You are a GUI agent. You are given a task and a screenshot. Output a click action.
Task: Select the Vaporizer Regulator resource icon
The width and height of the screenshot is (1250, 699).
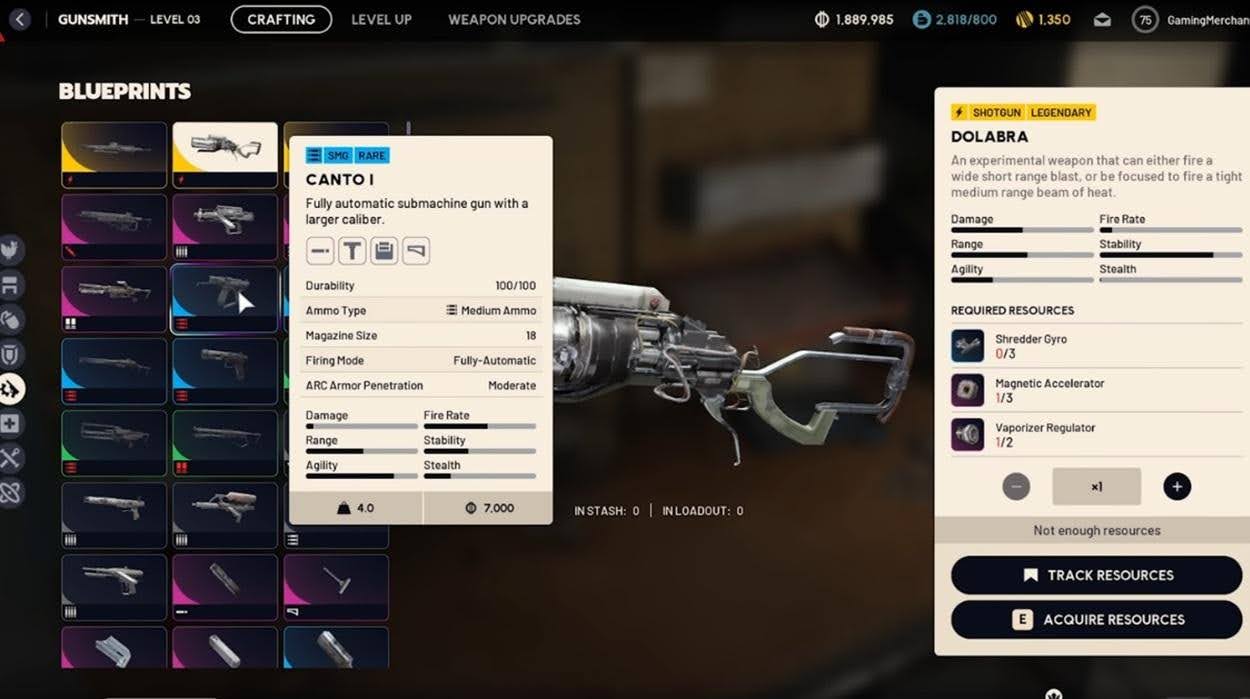point(967,434)
